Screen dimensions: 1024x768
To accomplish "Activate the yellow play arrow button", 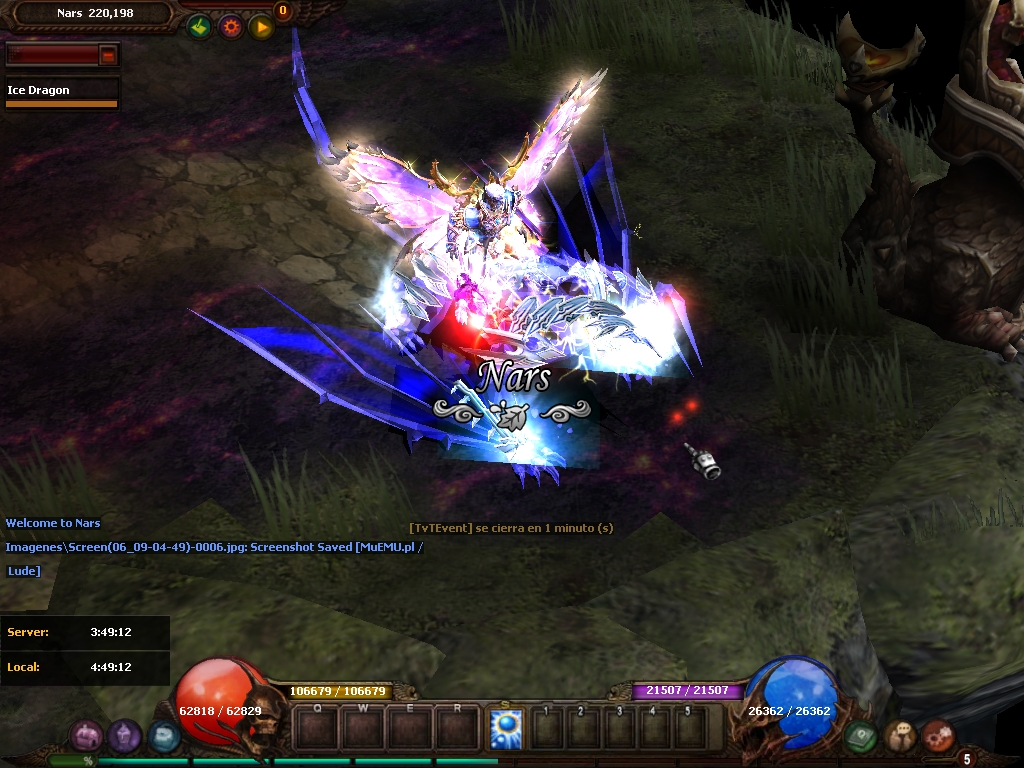I will 262,27.
